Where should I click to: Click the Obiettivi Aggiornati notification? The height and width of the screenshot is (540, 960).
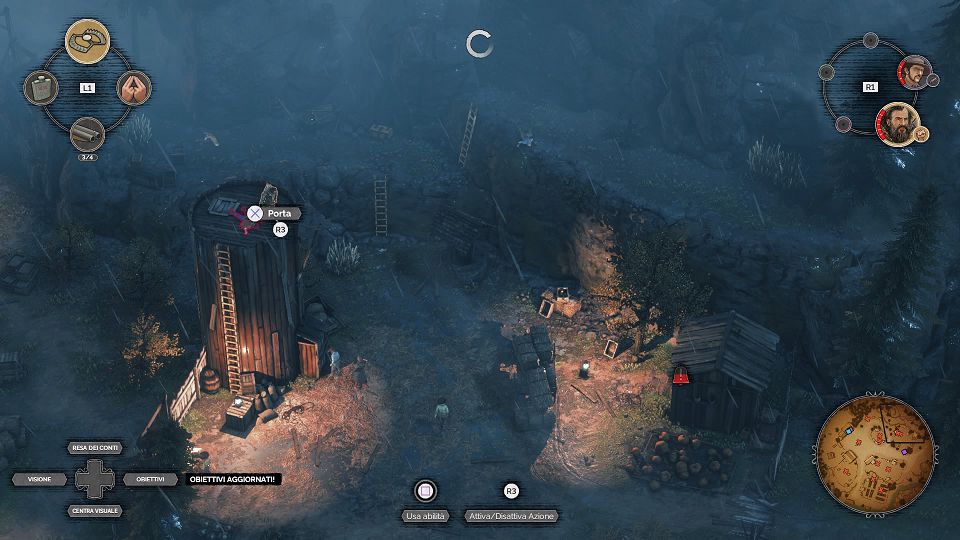coord(235,479)
